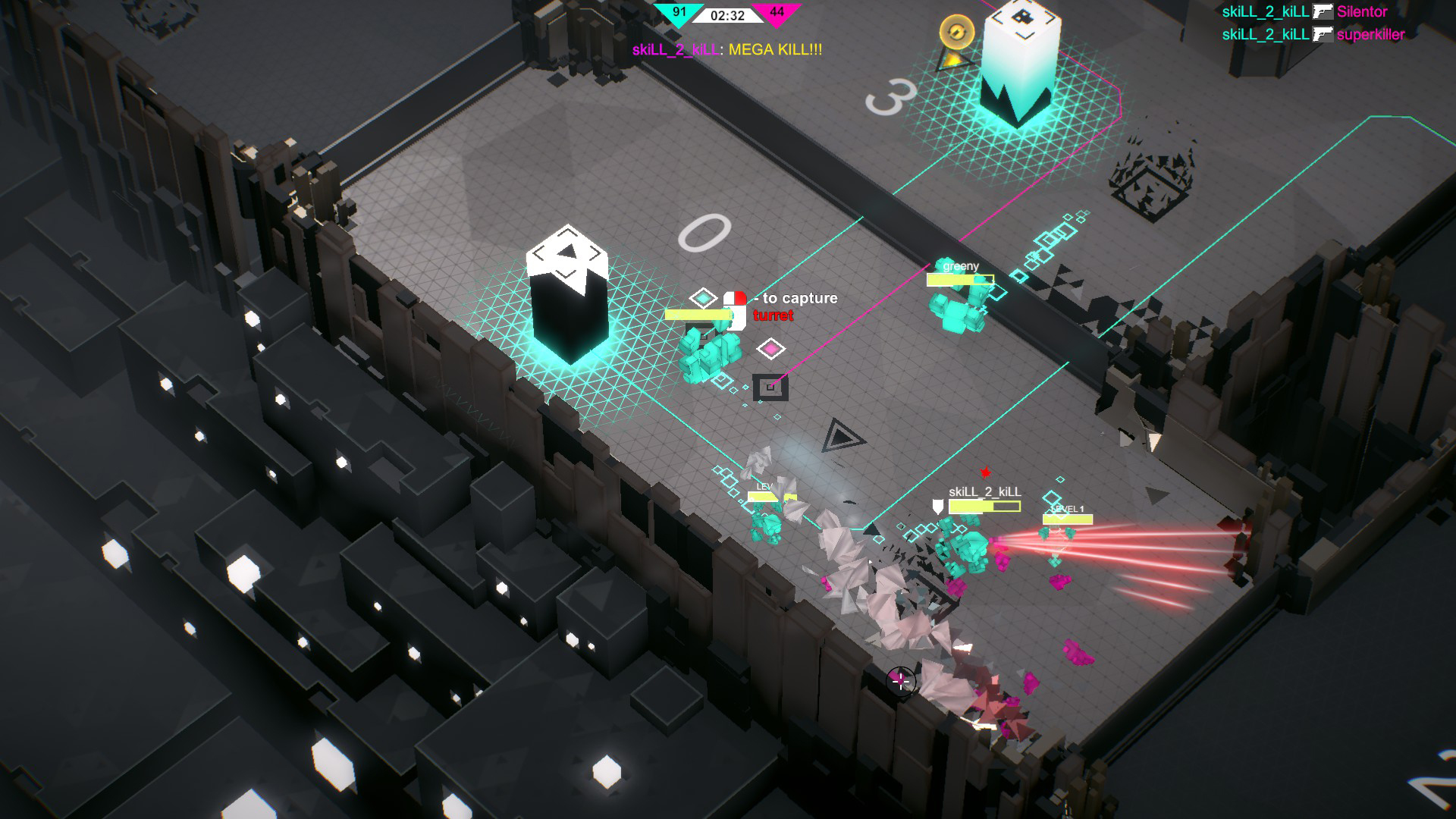Click the black square target reticle marker
1456x819 pixels.
point(770,388)
